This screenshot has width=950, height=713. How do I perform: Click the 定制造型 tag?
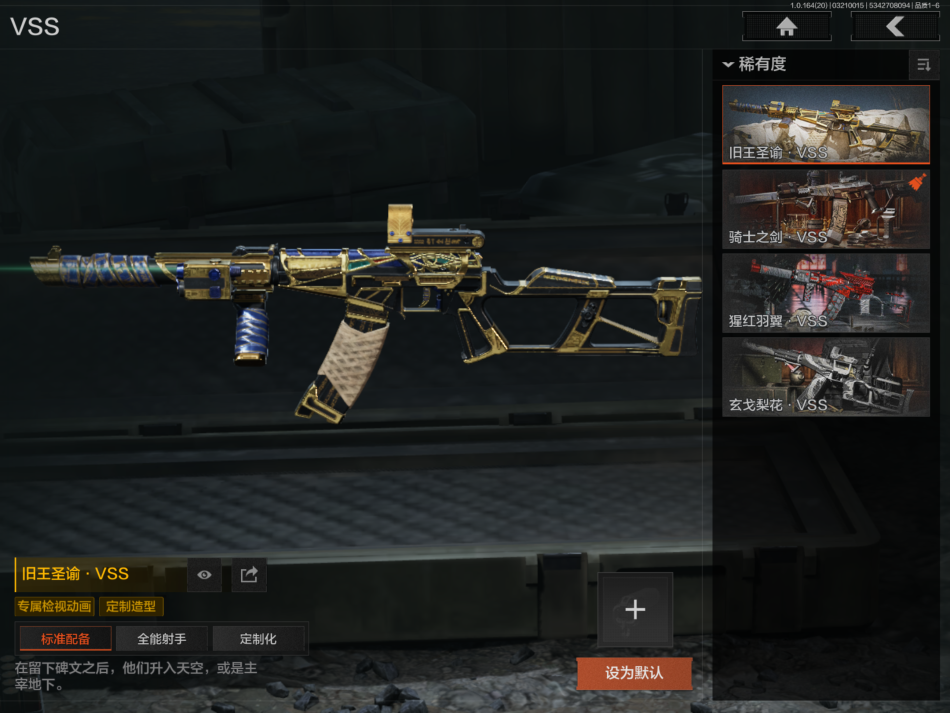(x=131, y=606)
